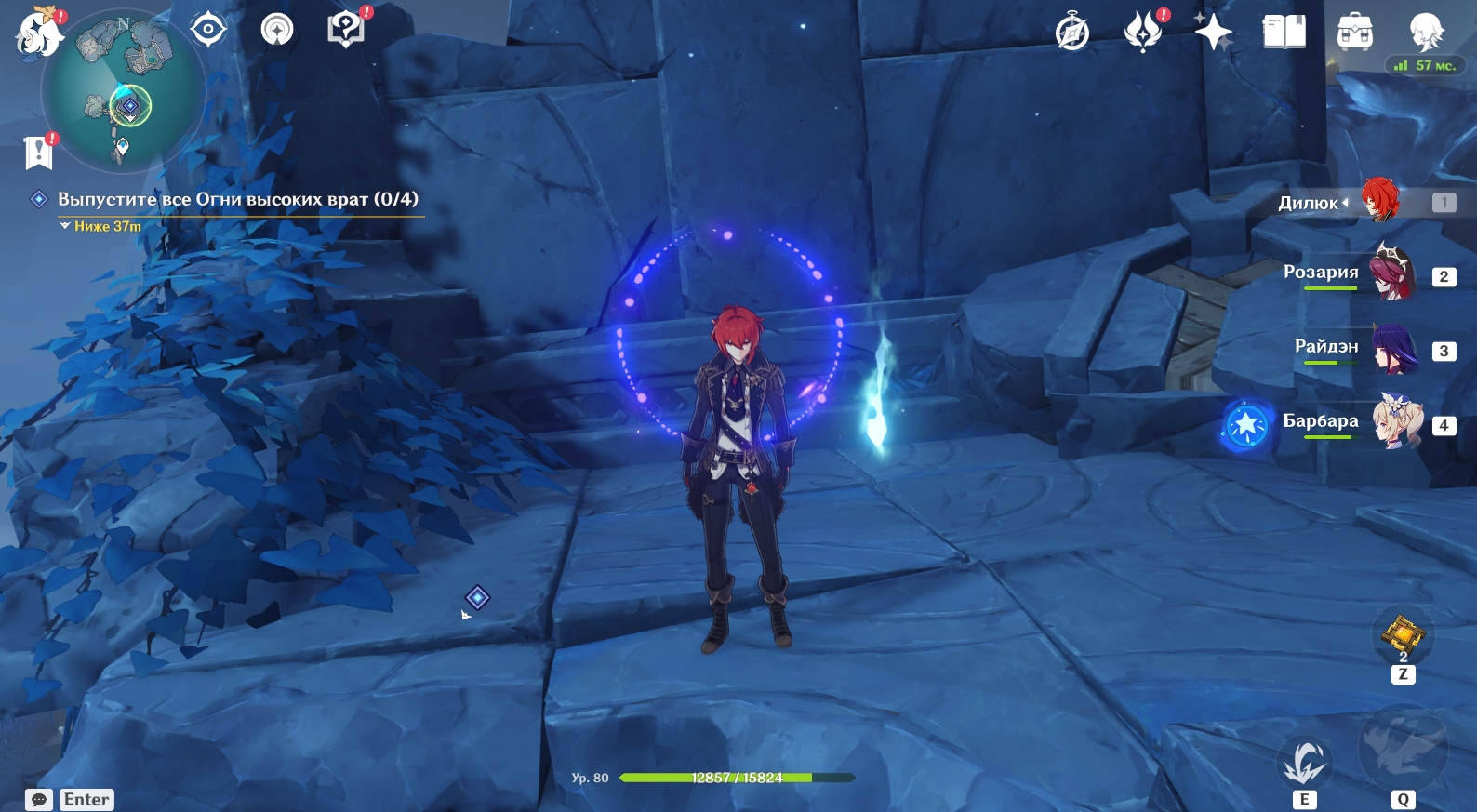Activate the Elemental Skill phoenix icon

click(x=1304, y=763)
